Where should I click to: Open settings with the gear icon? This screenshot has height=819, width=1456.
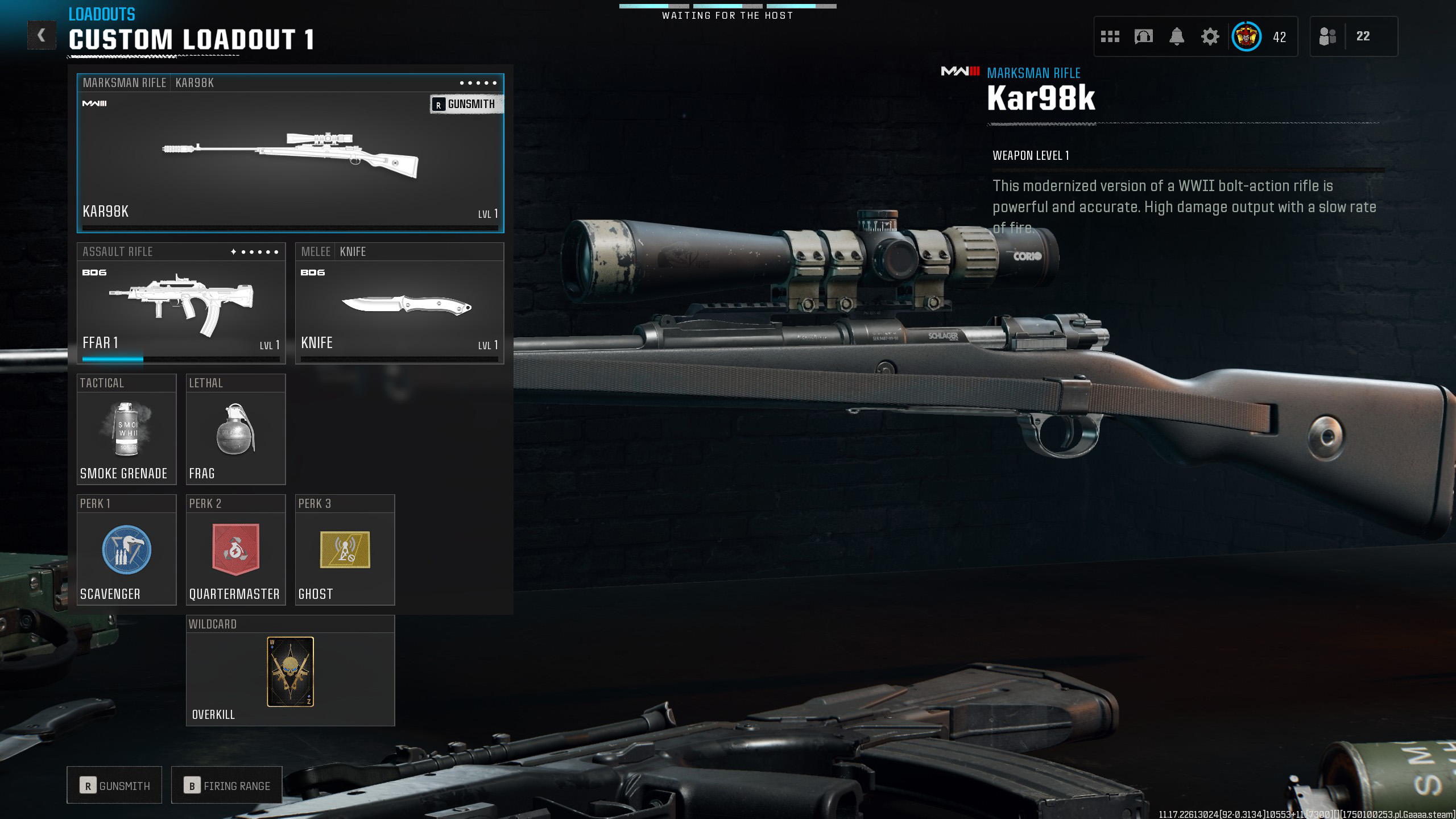click(1210, 37)
